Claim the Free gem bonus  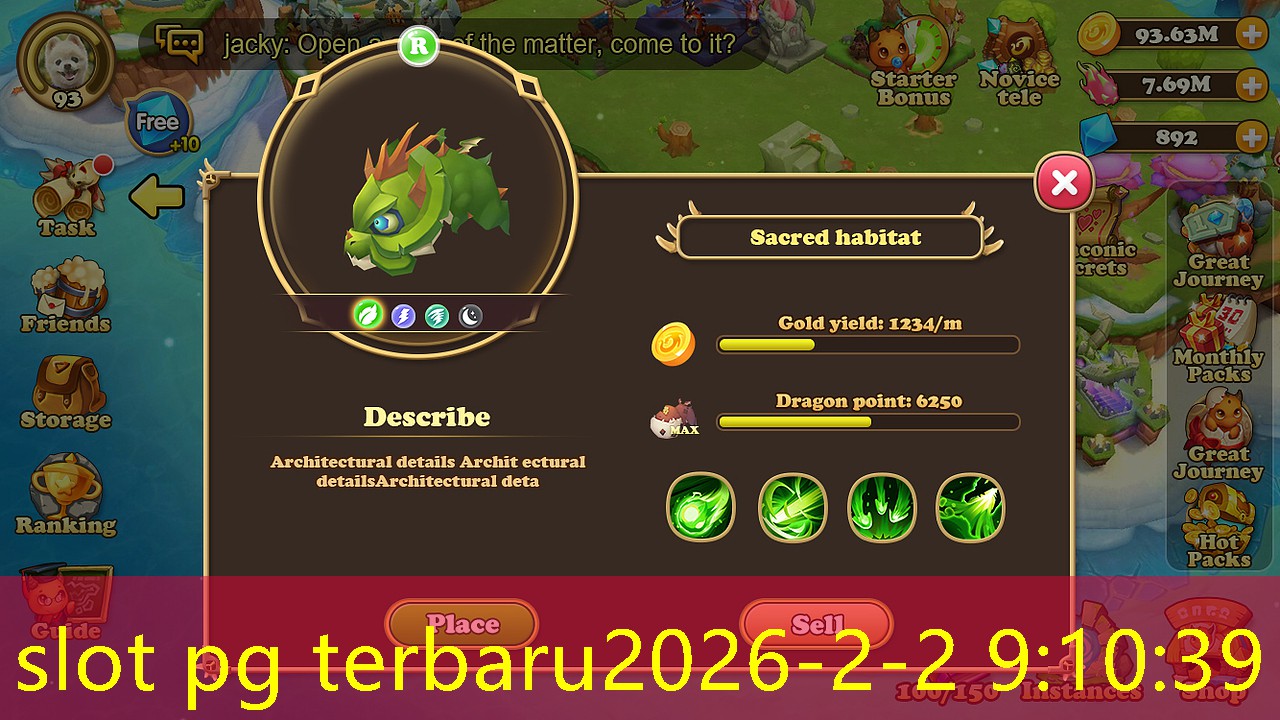pyautogui.click(x=158, y=123)
